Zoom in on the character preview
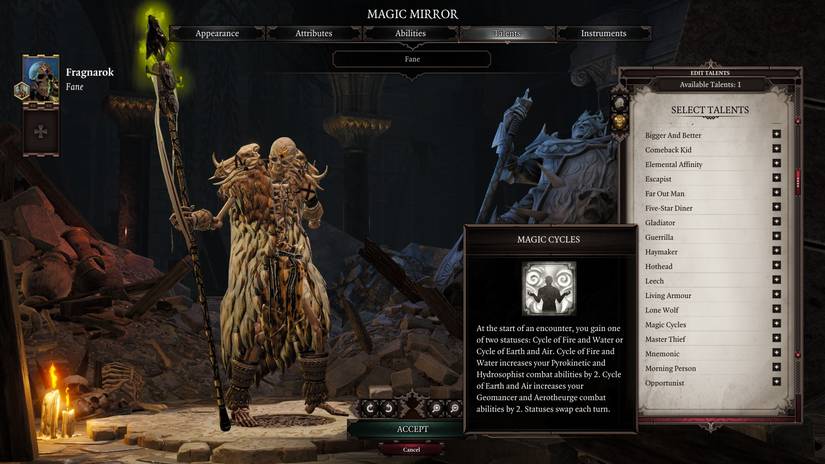Image resolution: width=825 pixels, height=464 pixels. click(437, 408)
